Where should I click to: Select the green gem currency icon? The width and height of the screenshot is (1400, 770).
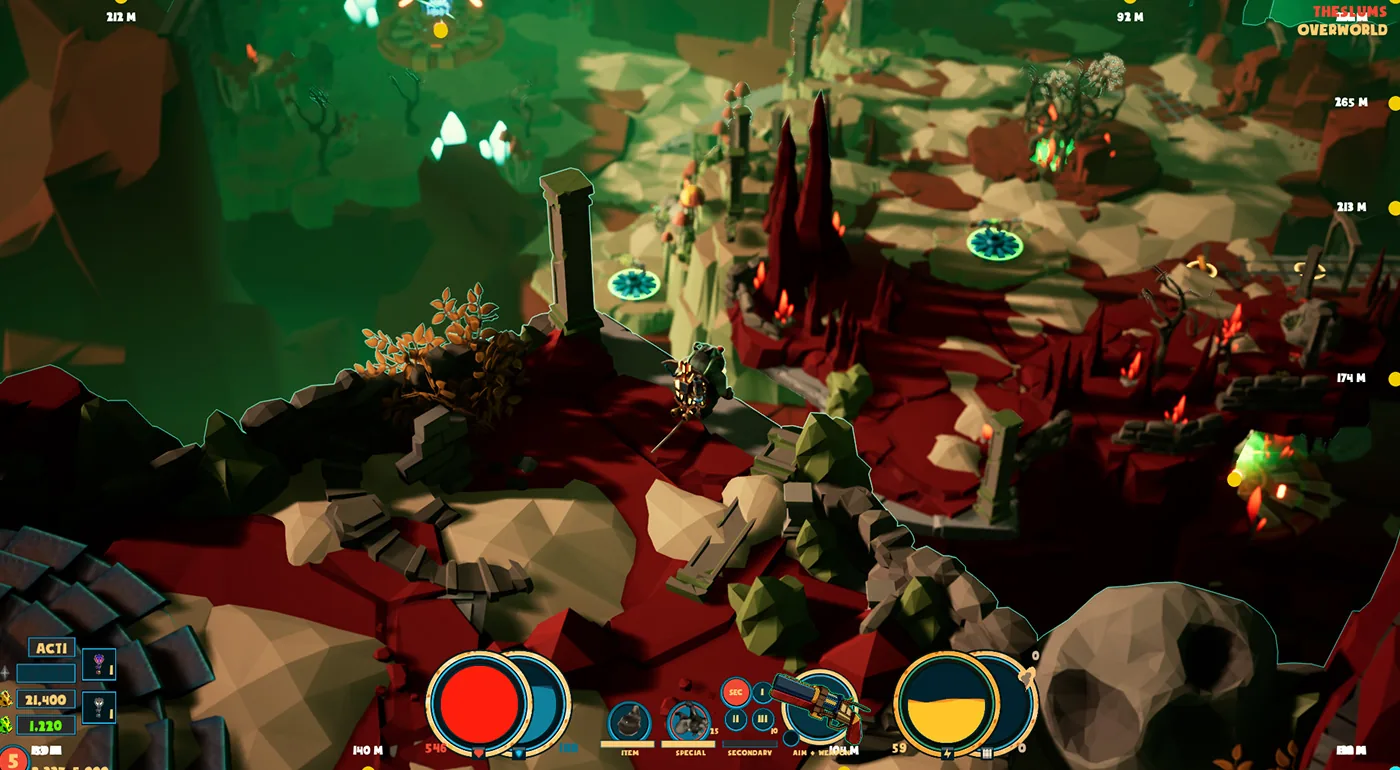click(x=7, y=723)
